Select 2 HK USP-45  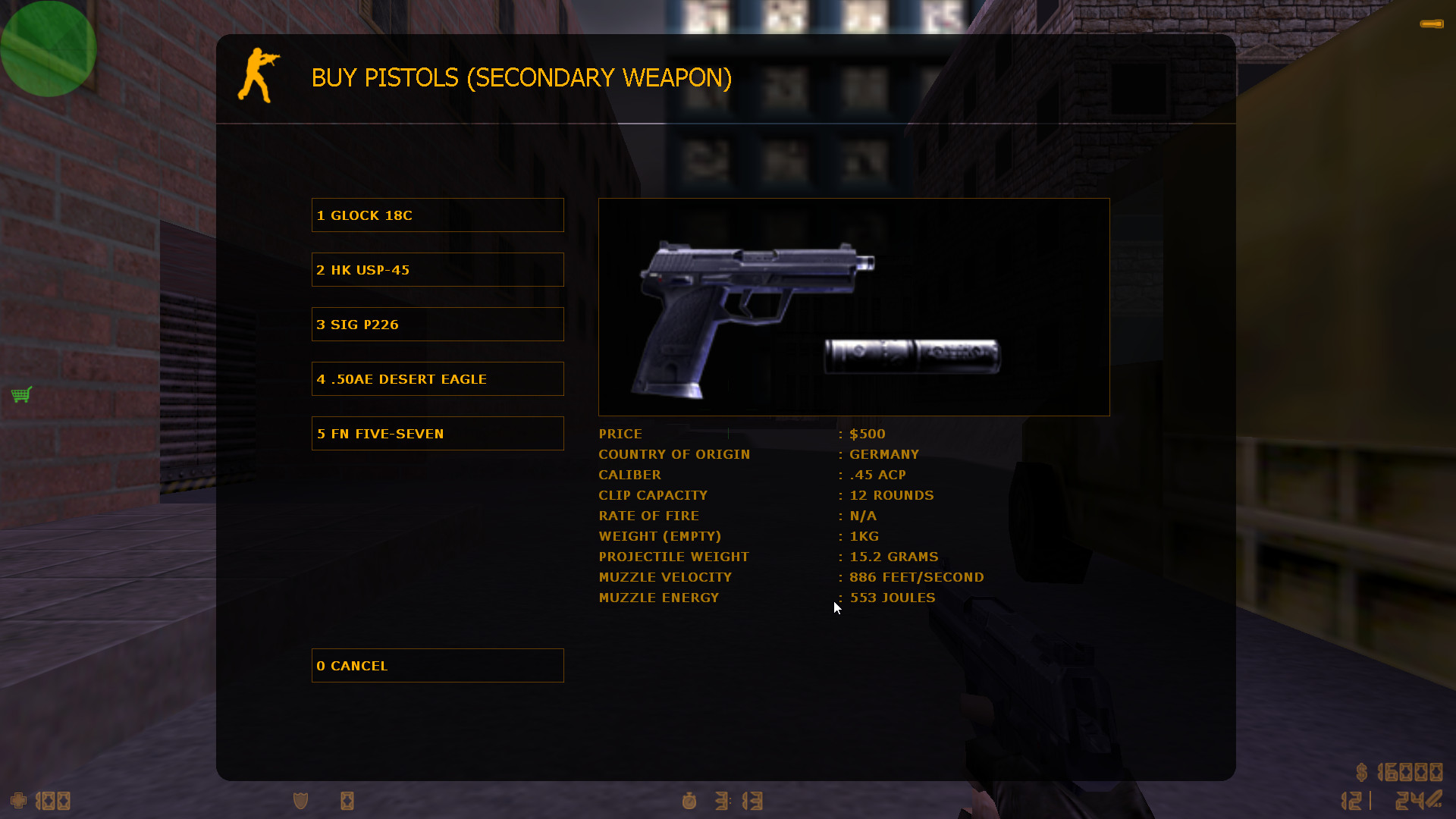[438, 269]
